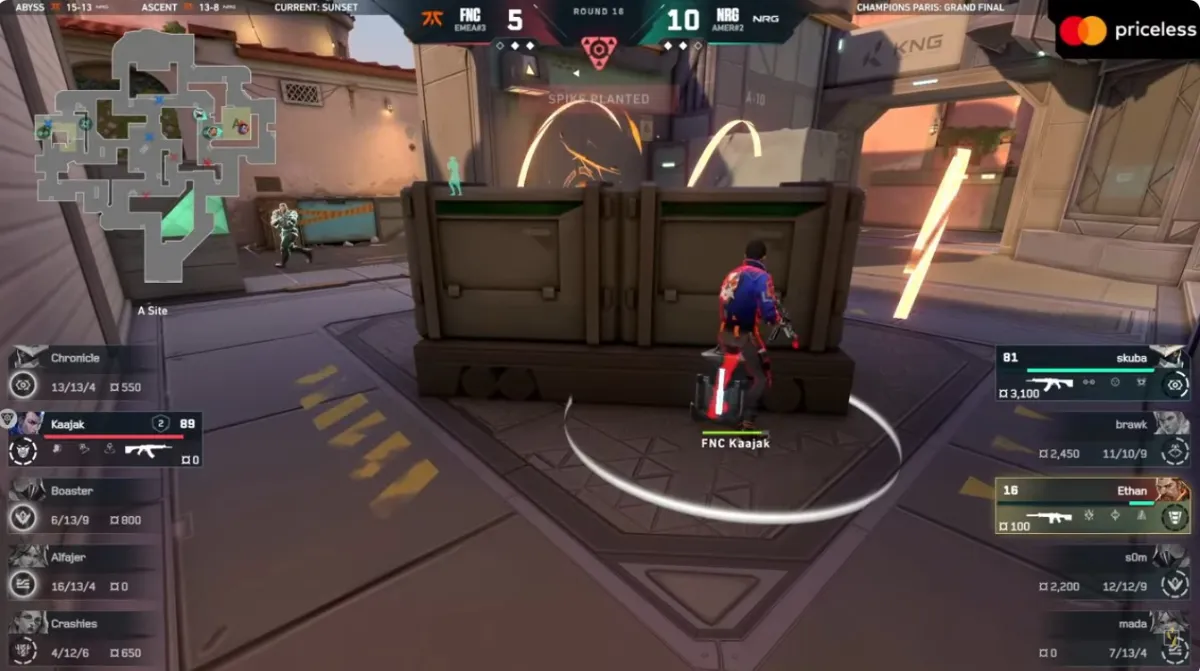Click the Mastercard priceless sponsor banner
Screen dimensions: 1200x671
pyautogui.click(x=1124, y=30)
